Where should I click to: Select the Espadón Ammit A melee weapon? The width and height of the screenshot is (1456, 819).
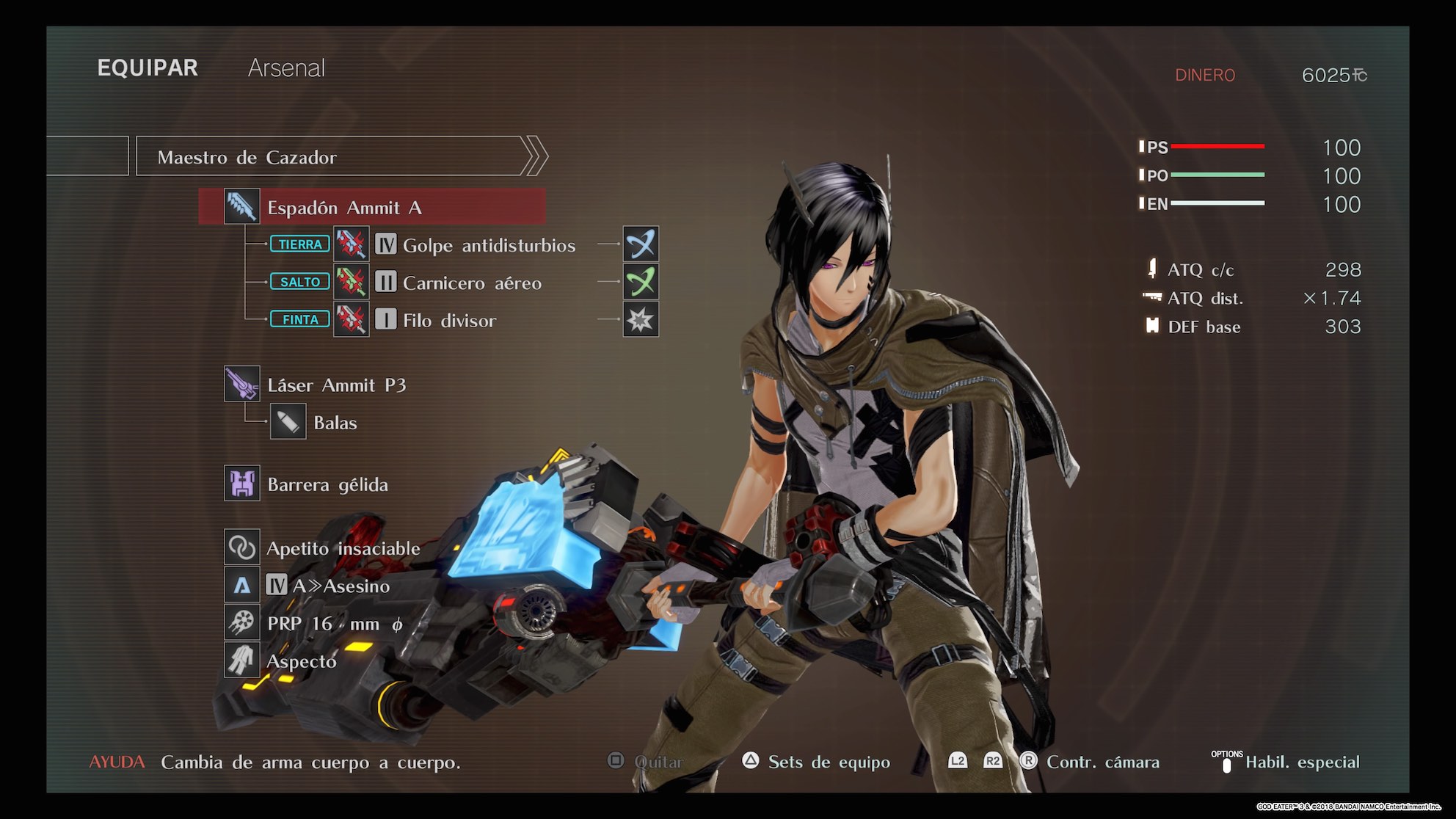[371, 207]
